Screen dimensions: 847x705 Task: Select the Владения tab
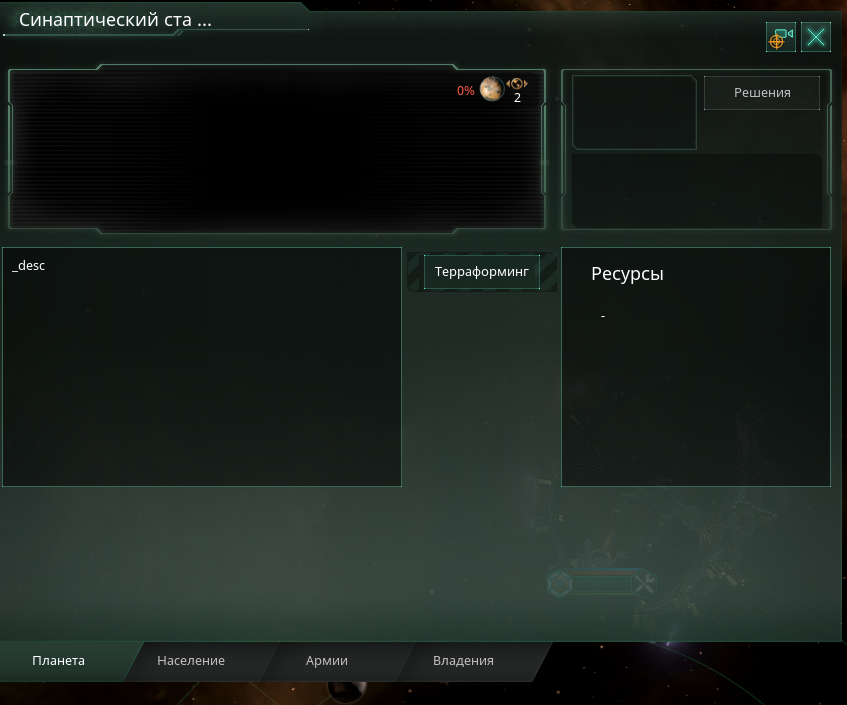(x=463, y=661)
